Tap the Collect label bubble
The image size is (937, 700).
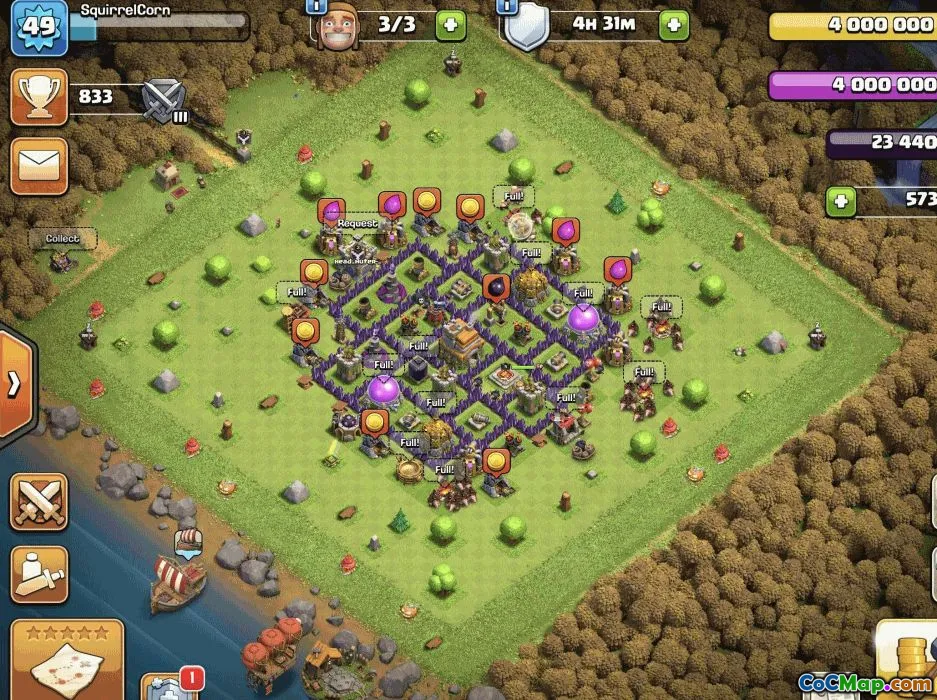62,239
